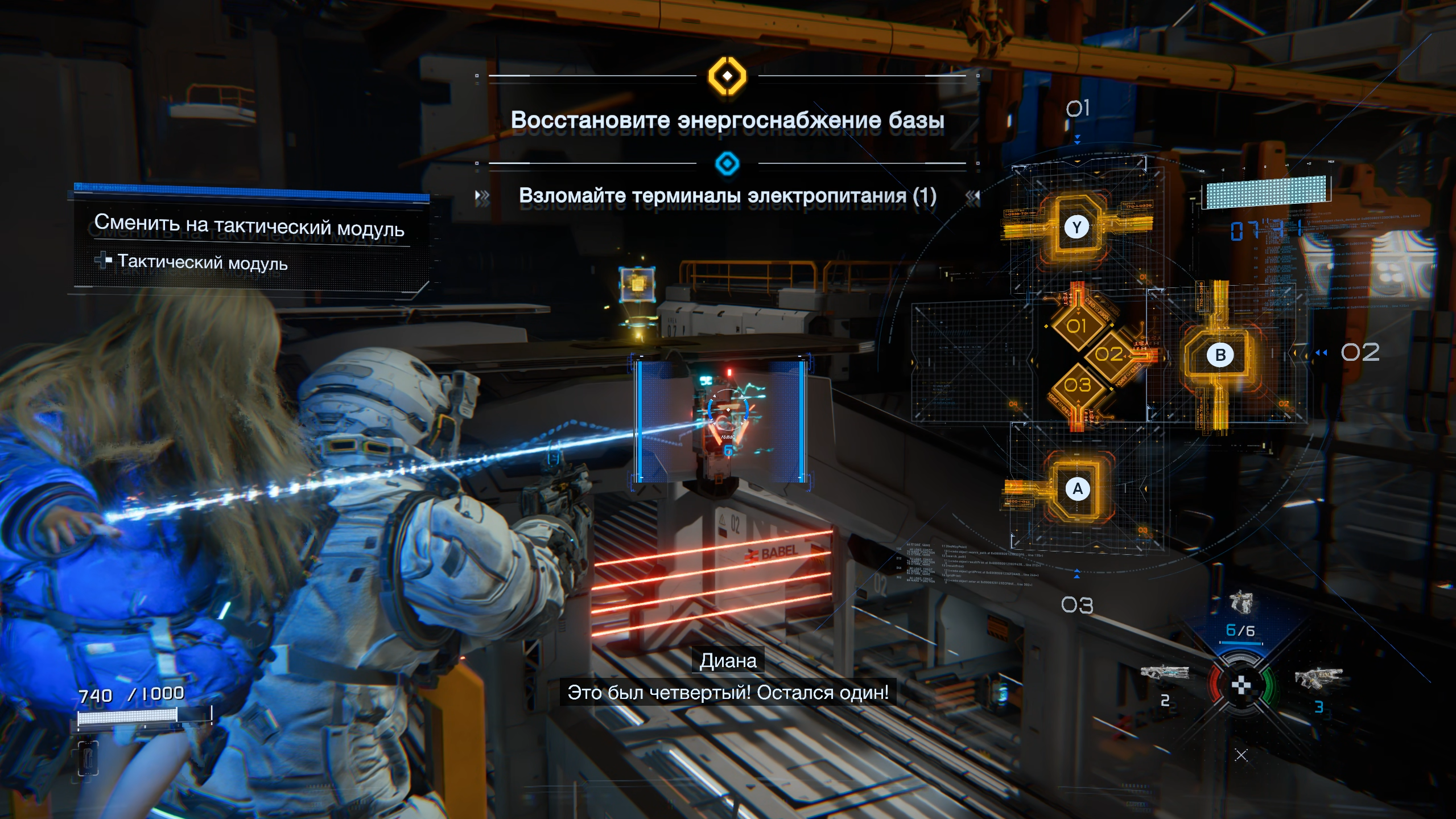The height and width of the screenshot is (819, 1456).
Task: Click the blue sub-objective diamond icon
Action: pos(727,164)
